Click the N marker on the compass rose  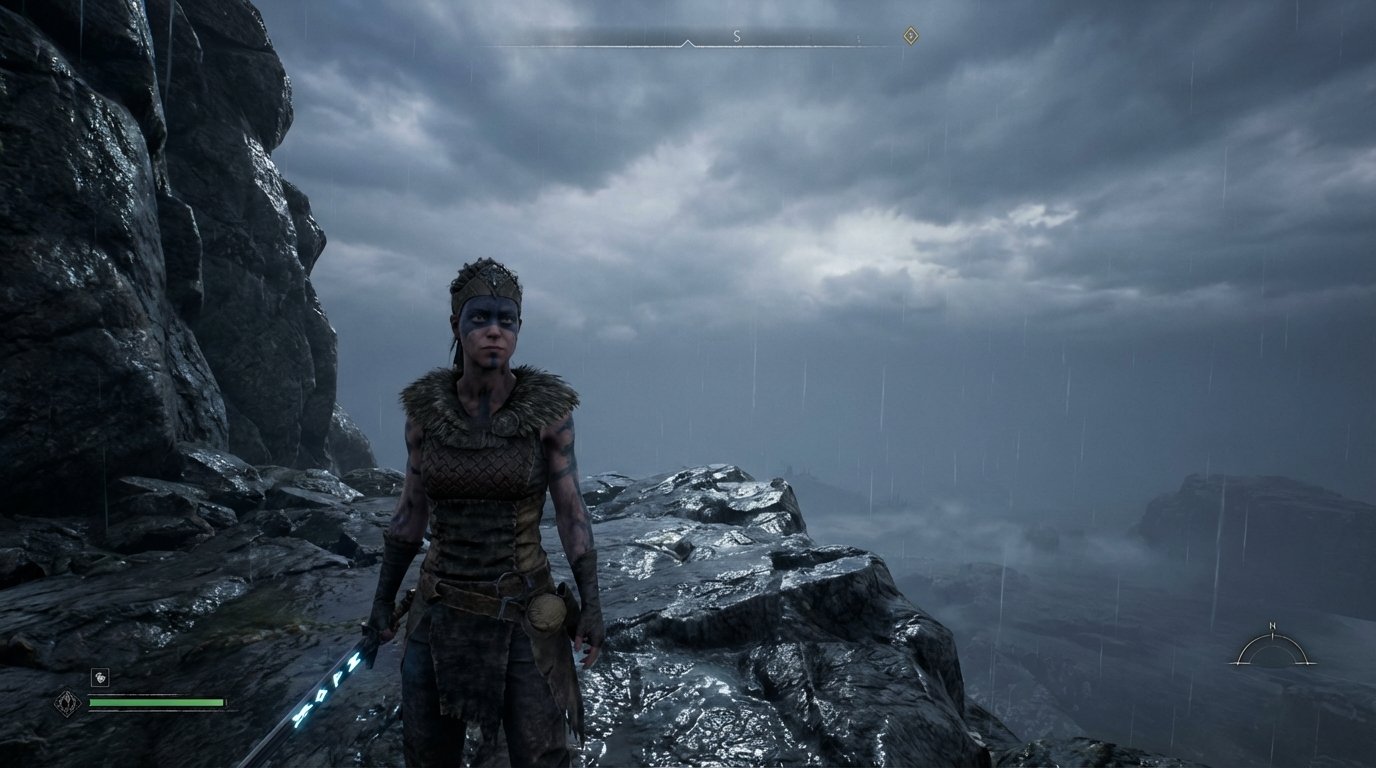click(1273, 626)
